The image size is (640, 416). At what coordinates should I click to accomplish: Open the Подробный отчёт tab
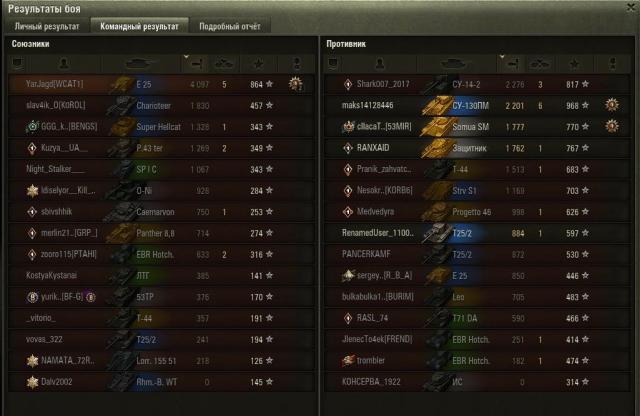[x=226, y=25]
